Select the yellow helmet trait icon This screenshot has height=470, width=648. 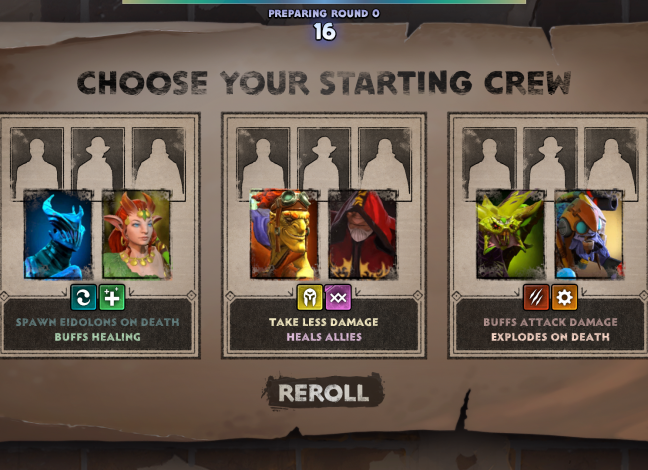pyautogui.click(x=310, y=298)
